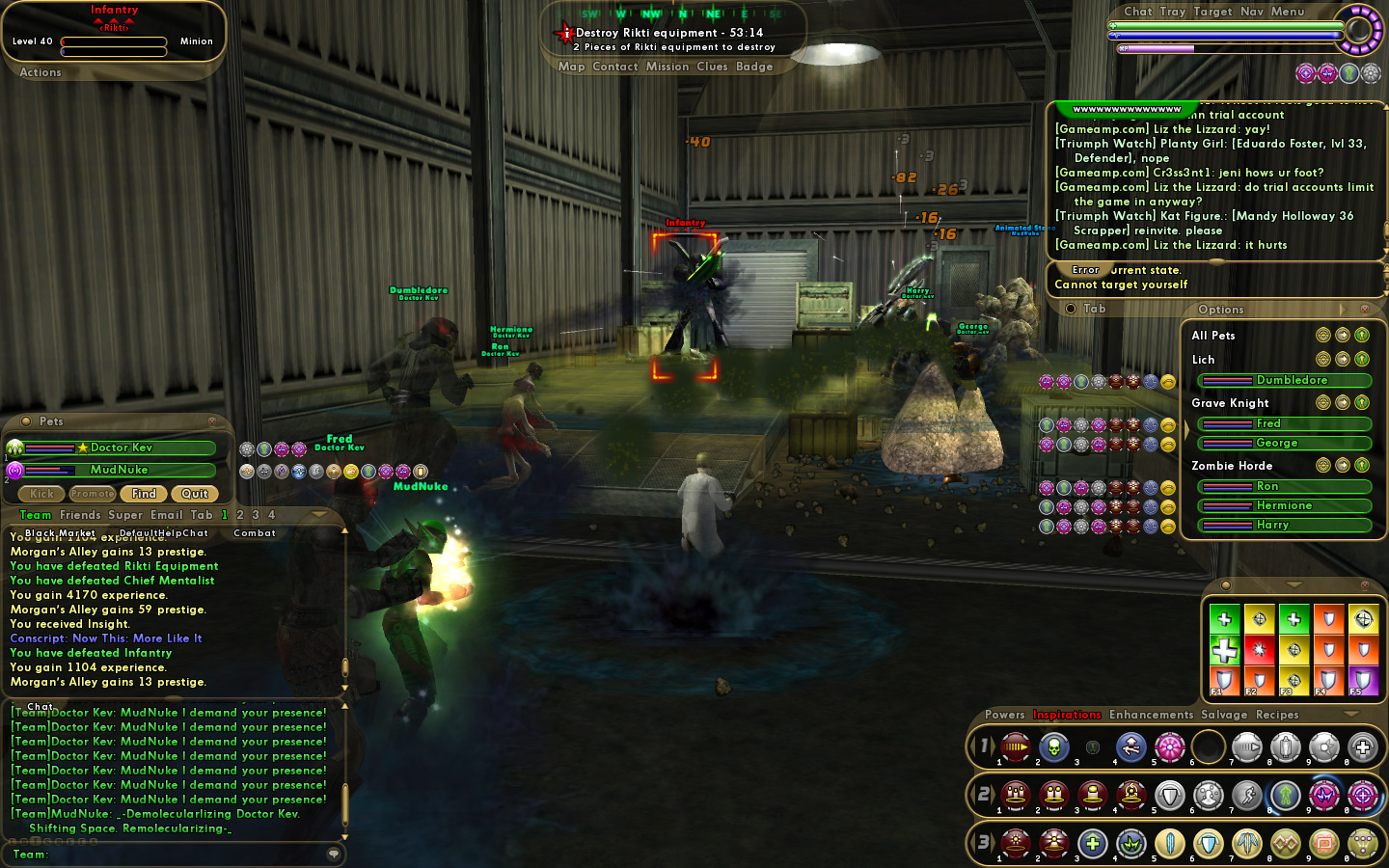
Task: Show the Mission panel
Action: click(667, 67)
